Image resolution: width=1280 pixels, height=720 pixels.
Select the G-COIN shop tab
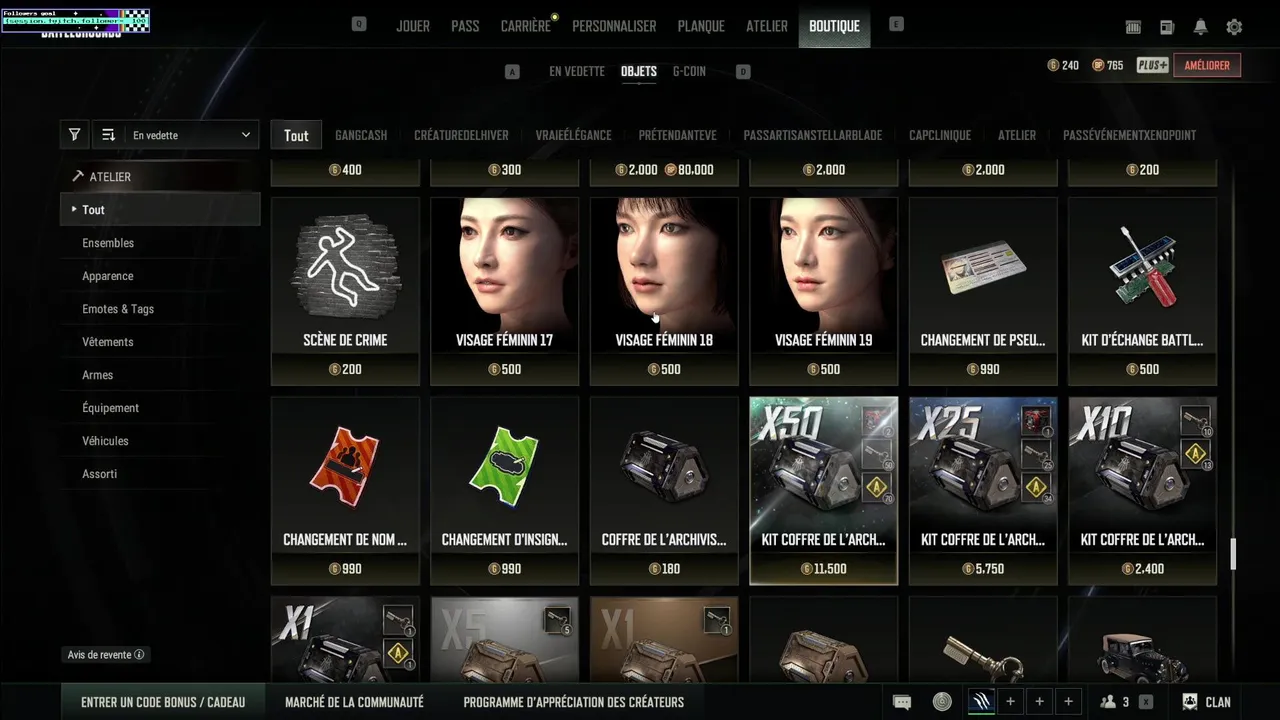coord(689,71)
